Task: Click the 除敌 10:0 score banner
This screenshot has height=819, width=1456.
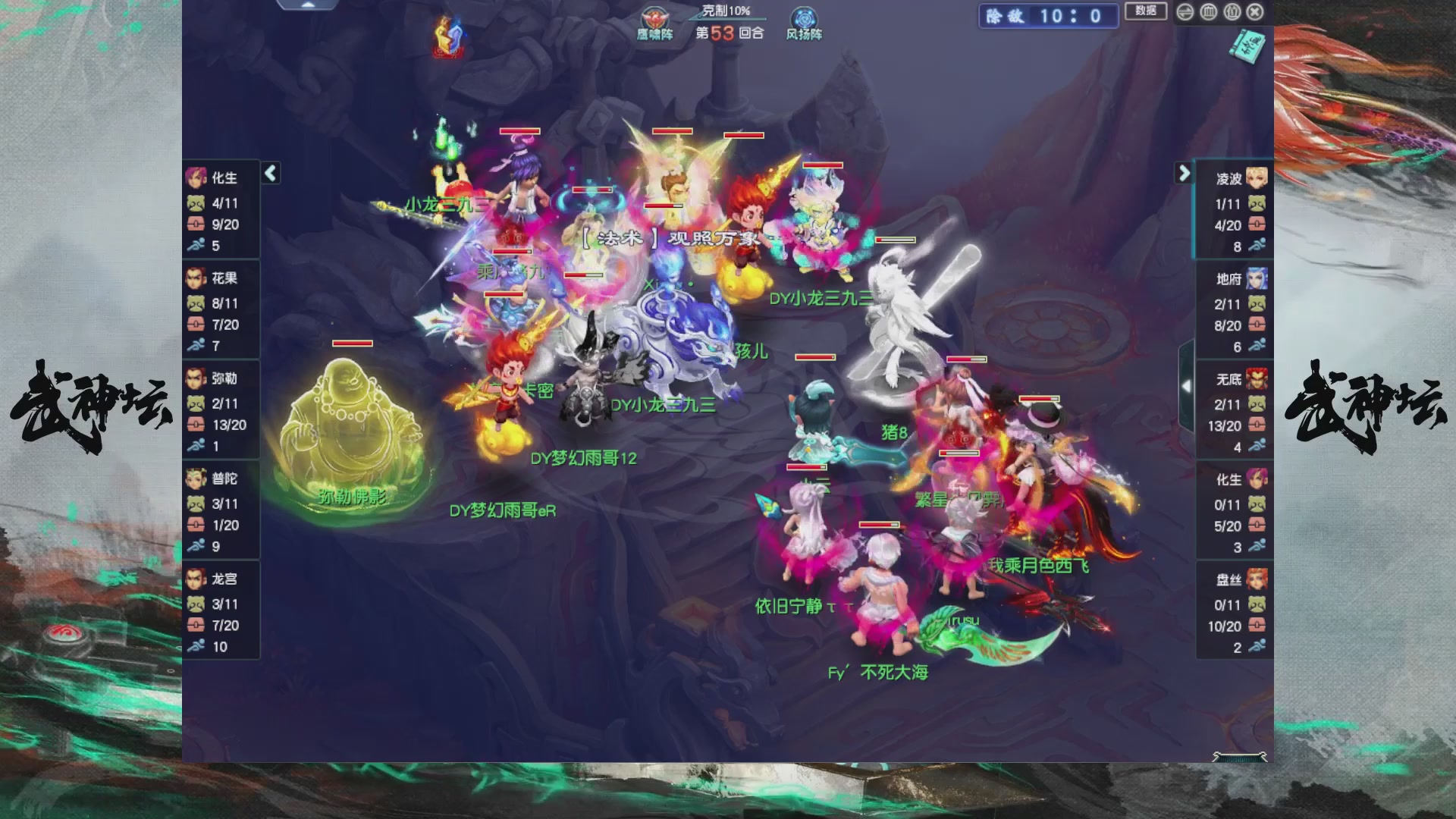Action: pyautogui.click(x=1049, y=17)
